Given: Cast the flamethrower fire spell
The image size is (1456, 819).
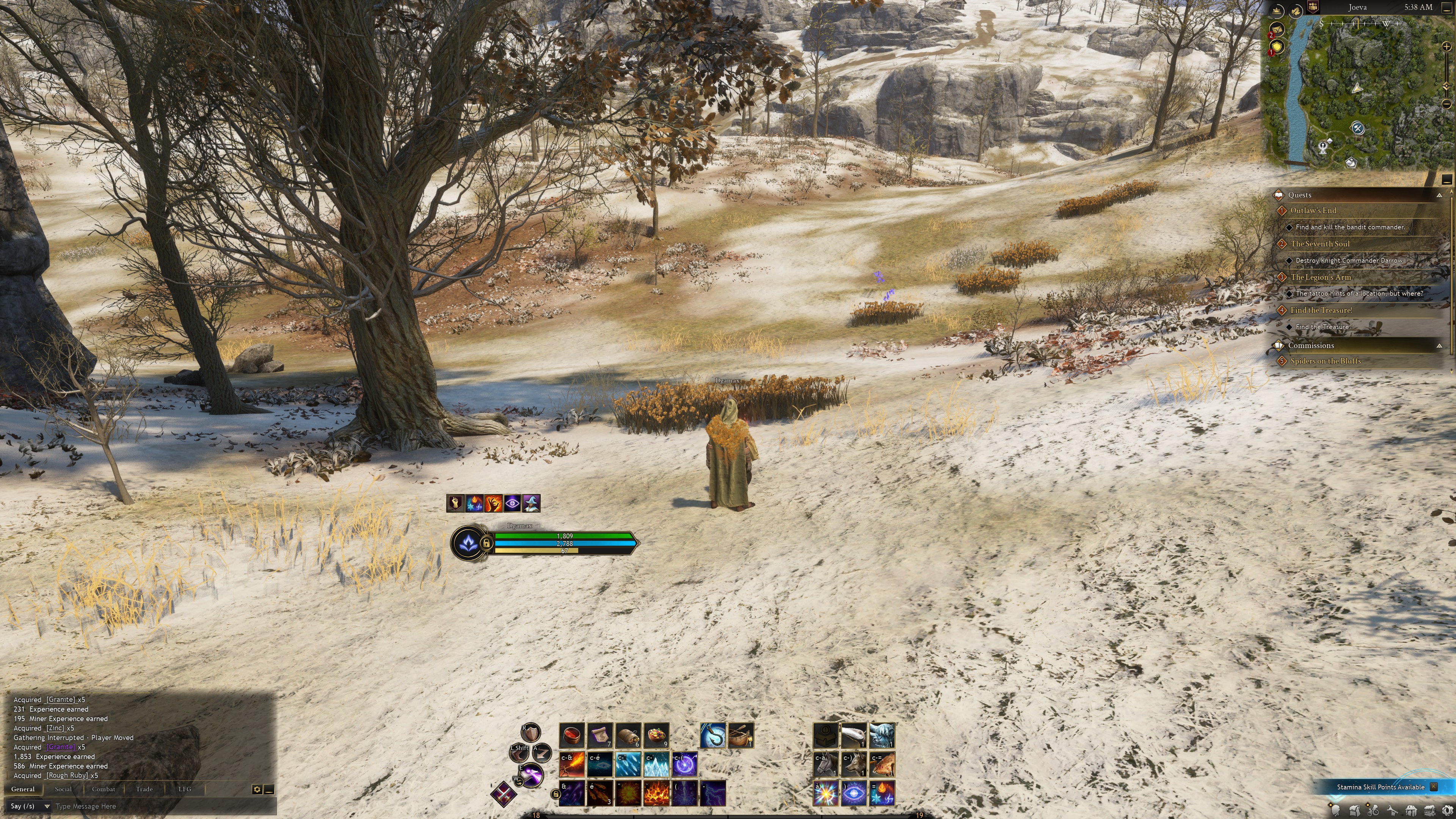Looking at the screenshot, I should pyautogui.click(x=572, y=764).
